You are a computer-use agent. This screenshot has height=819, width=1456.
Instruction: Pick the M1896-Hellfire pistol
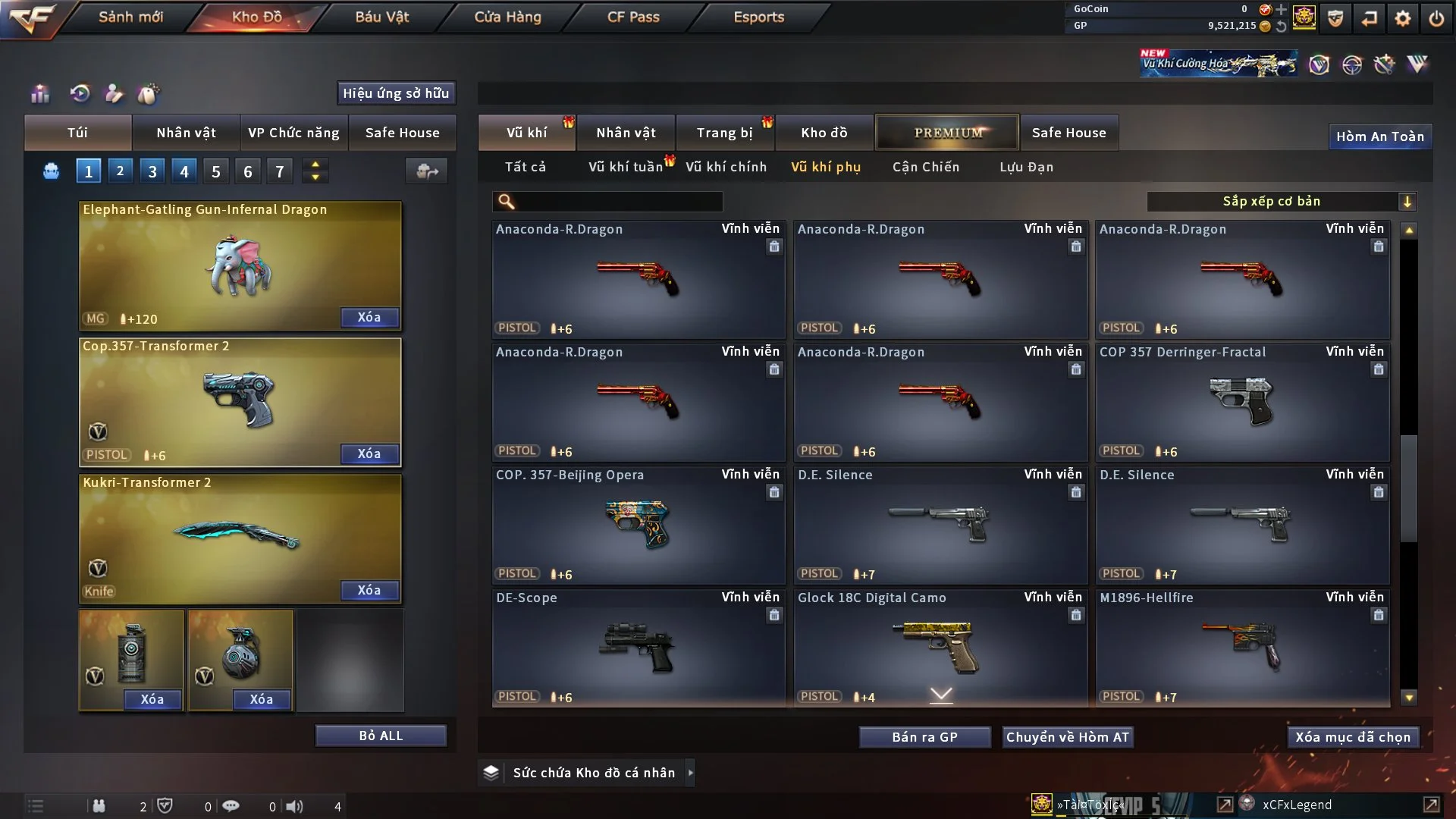click(1242, 648)
